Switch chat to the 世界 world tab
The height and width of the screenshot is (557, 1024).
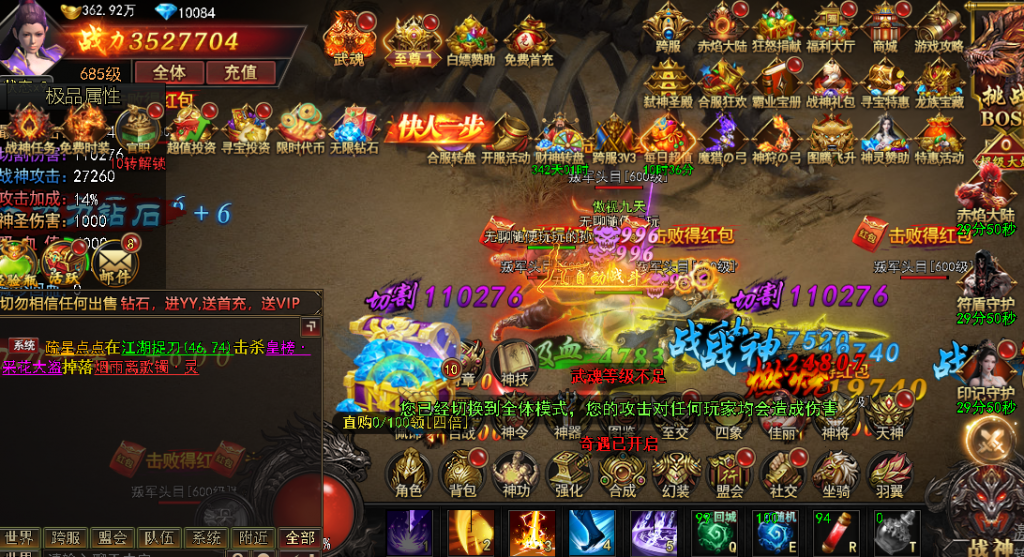22,538
